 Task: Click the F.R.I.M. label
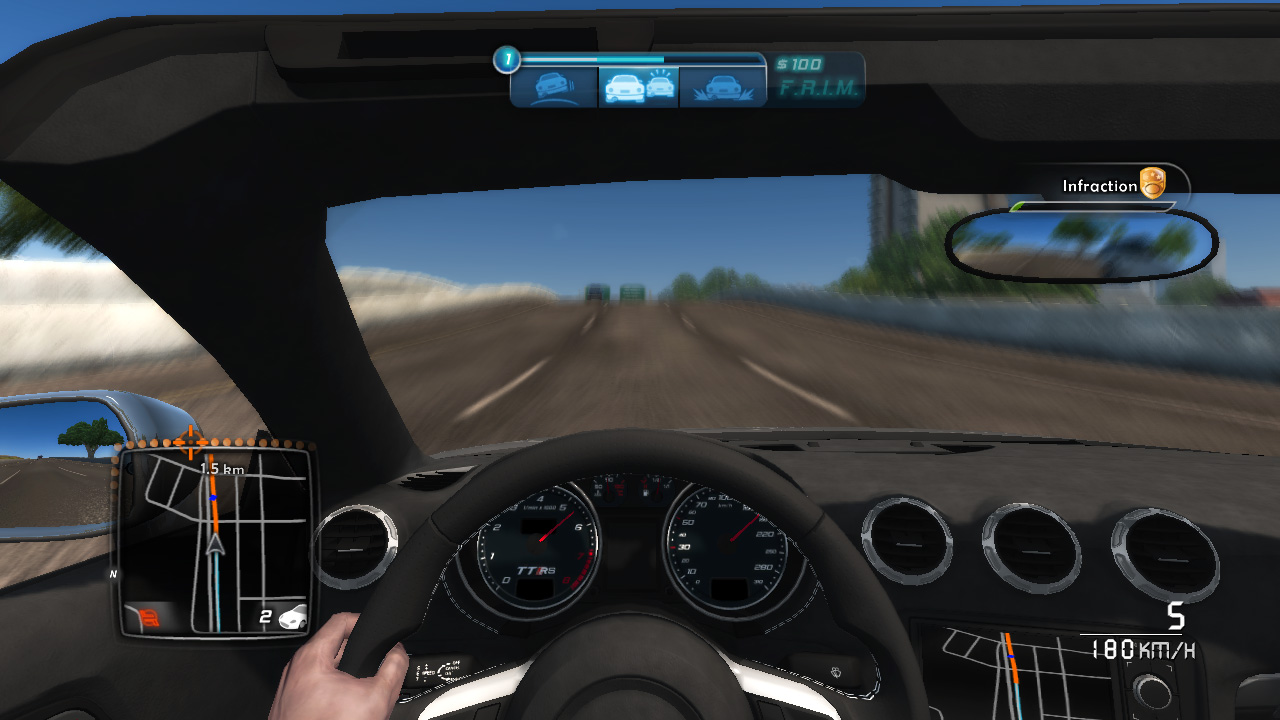point(820,90)
